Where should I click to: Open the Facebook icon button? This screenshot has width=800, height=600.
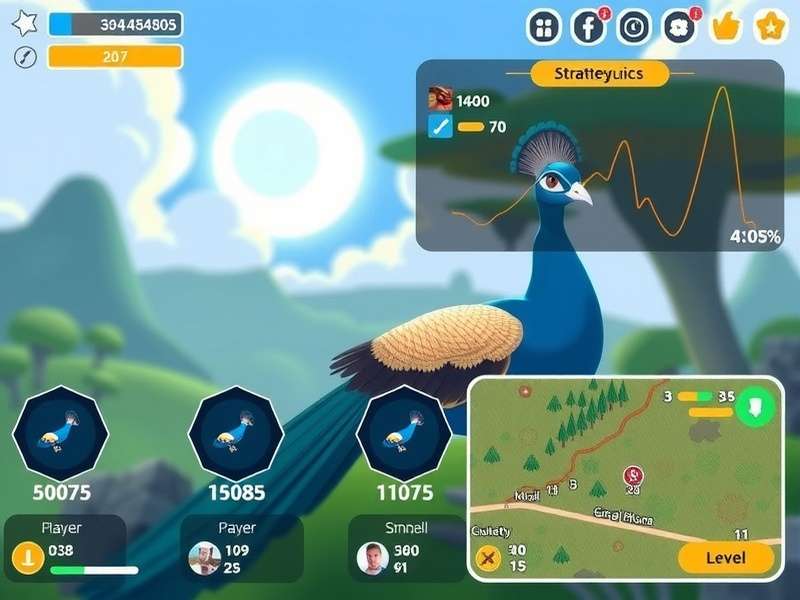click(x=589, y=27)
